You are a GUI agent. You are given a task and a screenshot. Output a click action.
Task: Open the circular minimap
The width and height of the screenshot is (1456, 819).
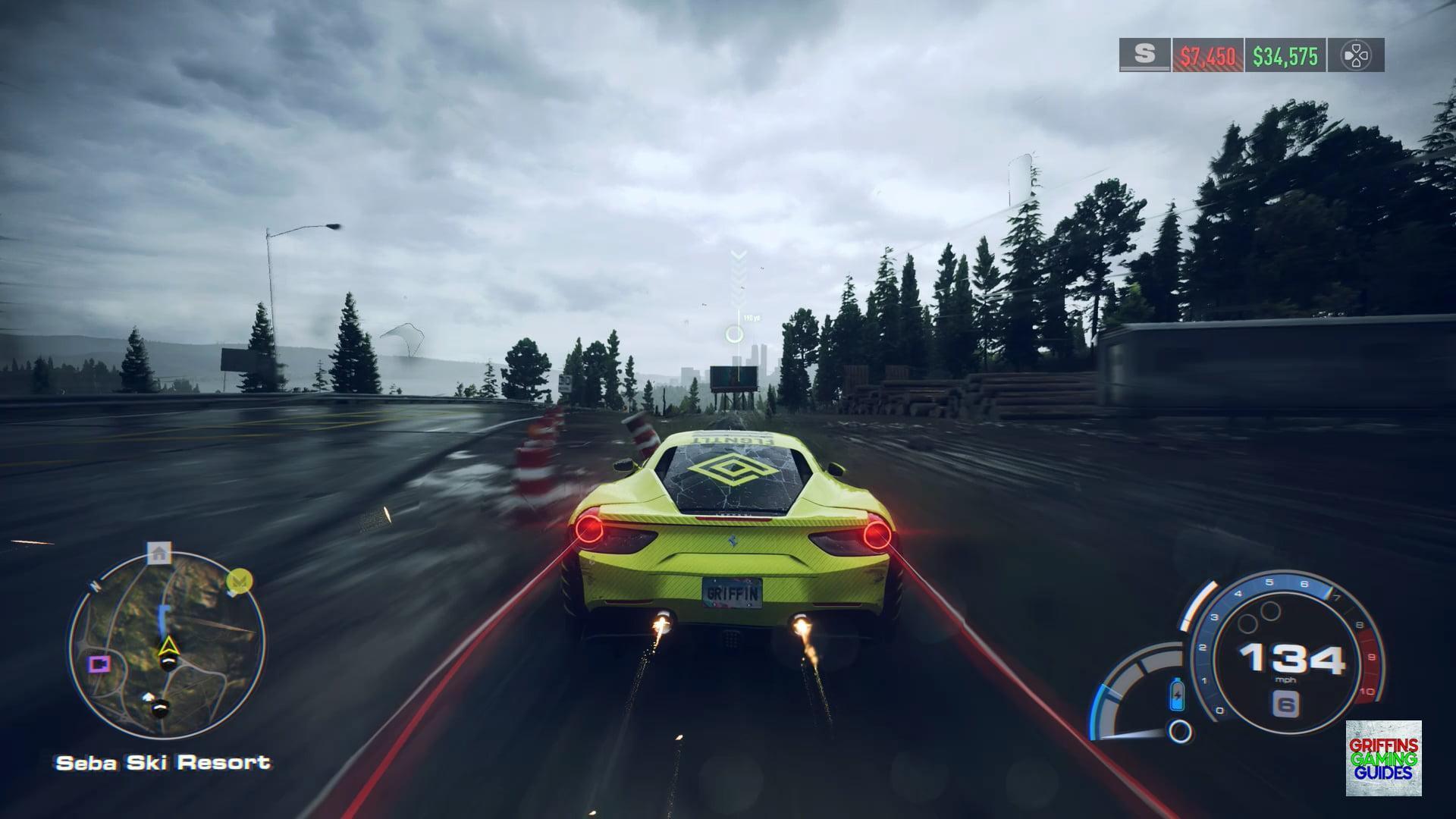click(166, 645)
